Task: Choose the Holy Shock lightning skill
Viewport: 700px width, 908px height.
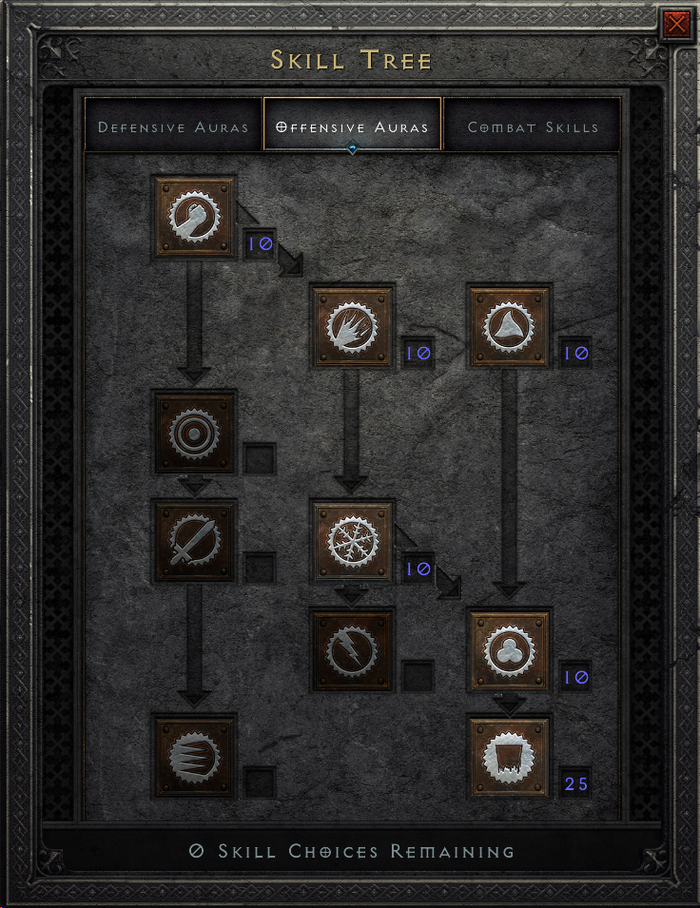Action: click(x=352, y=650)
